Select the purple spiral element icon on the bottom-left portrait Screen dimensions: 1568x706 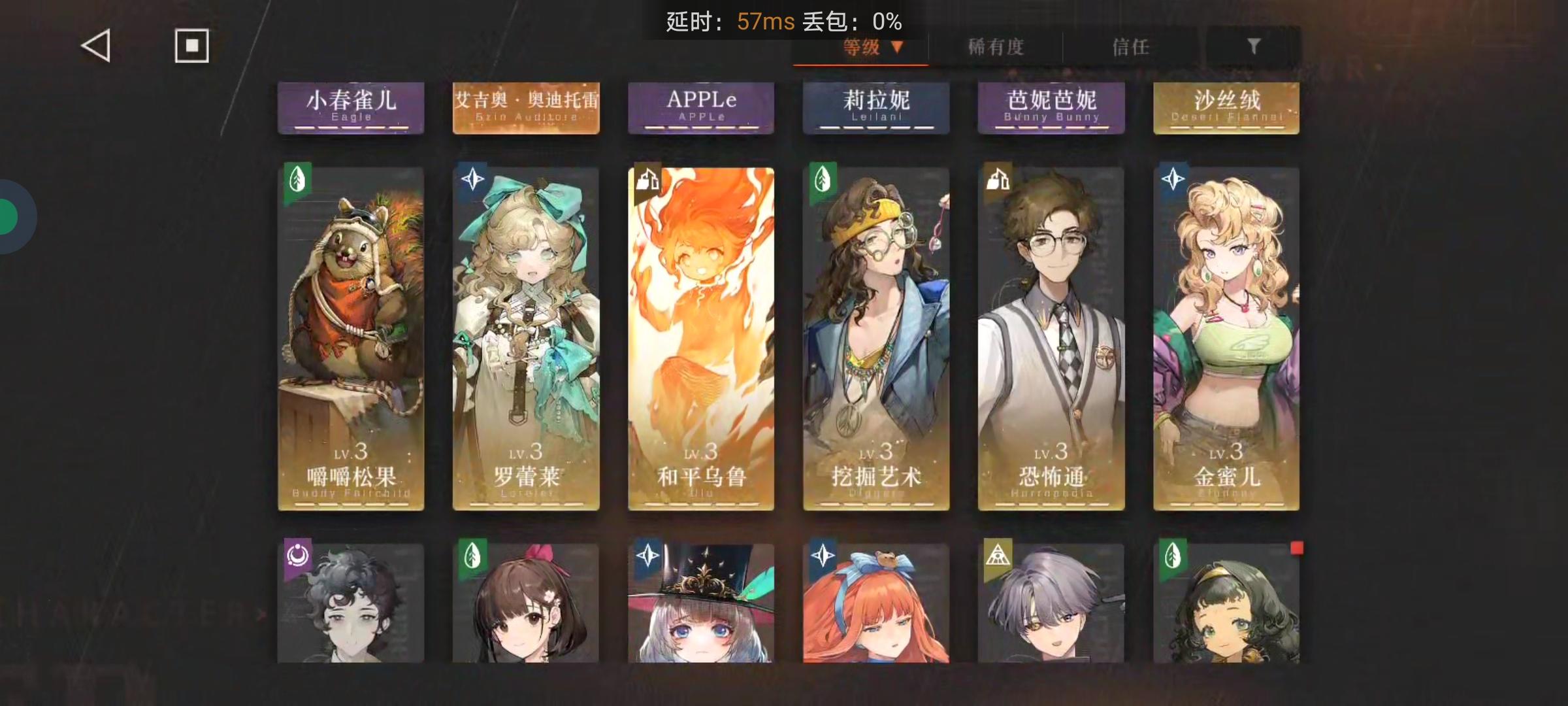[x=299, y=554]
